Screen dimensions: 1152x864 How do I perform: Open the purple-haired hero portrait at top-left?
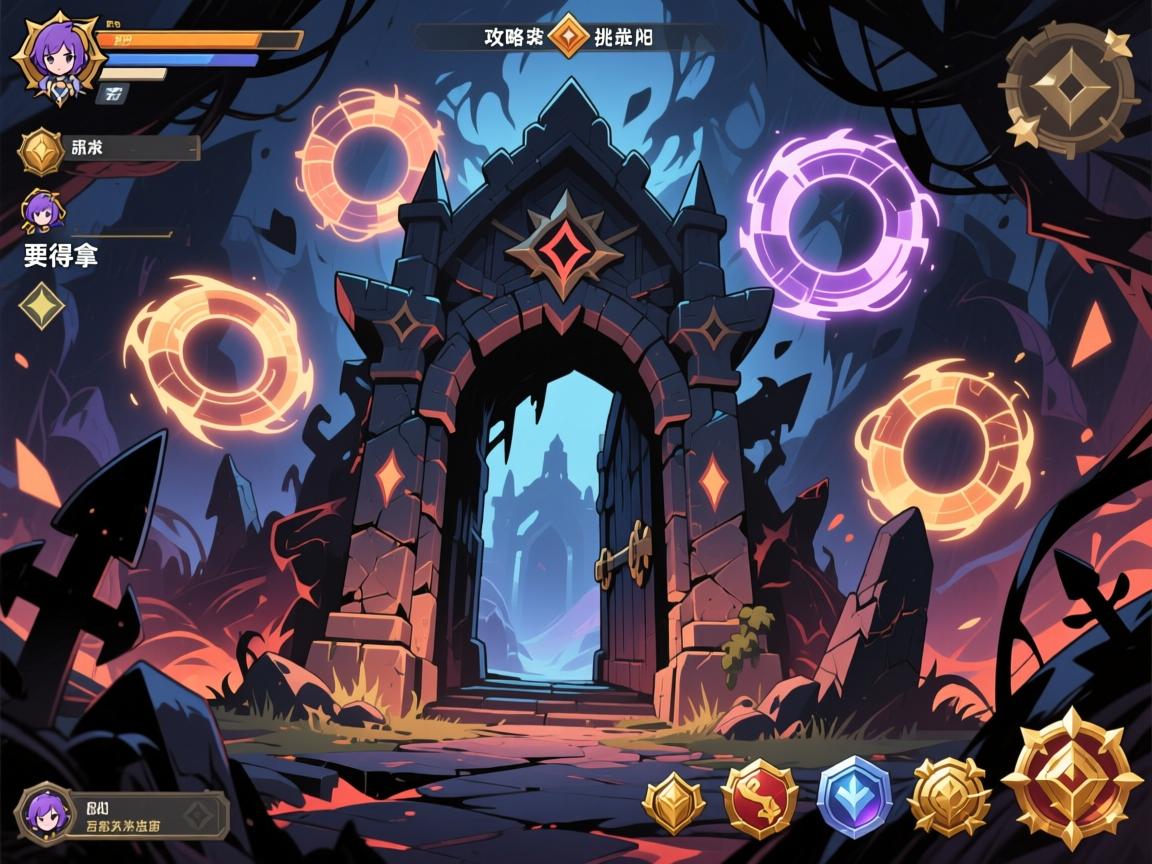click(x=56, y=54)
